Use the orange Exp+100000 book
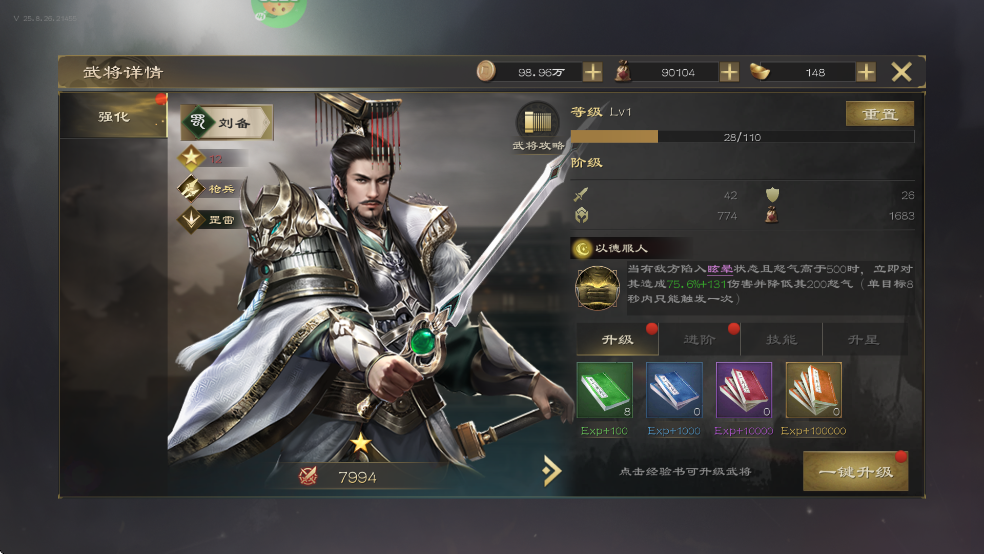 pyautogui.click(x=813, y=390)
